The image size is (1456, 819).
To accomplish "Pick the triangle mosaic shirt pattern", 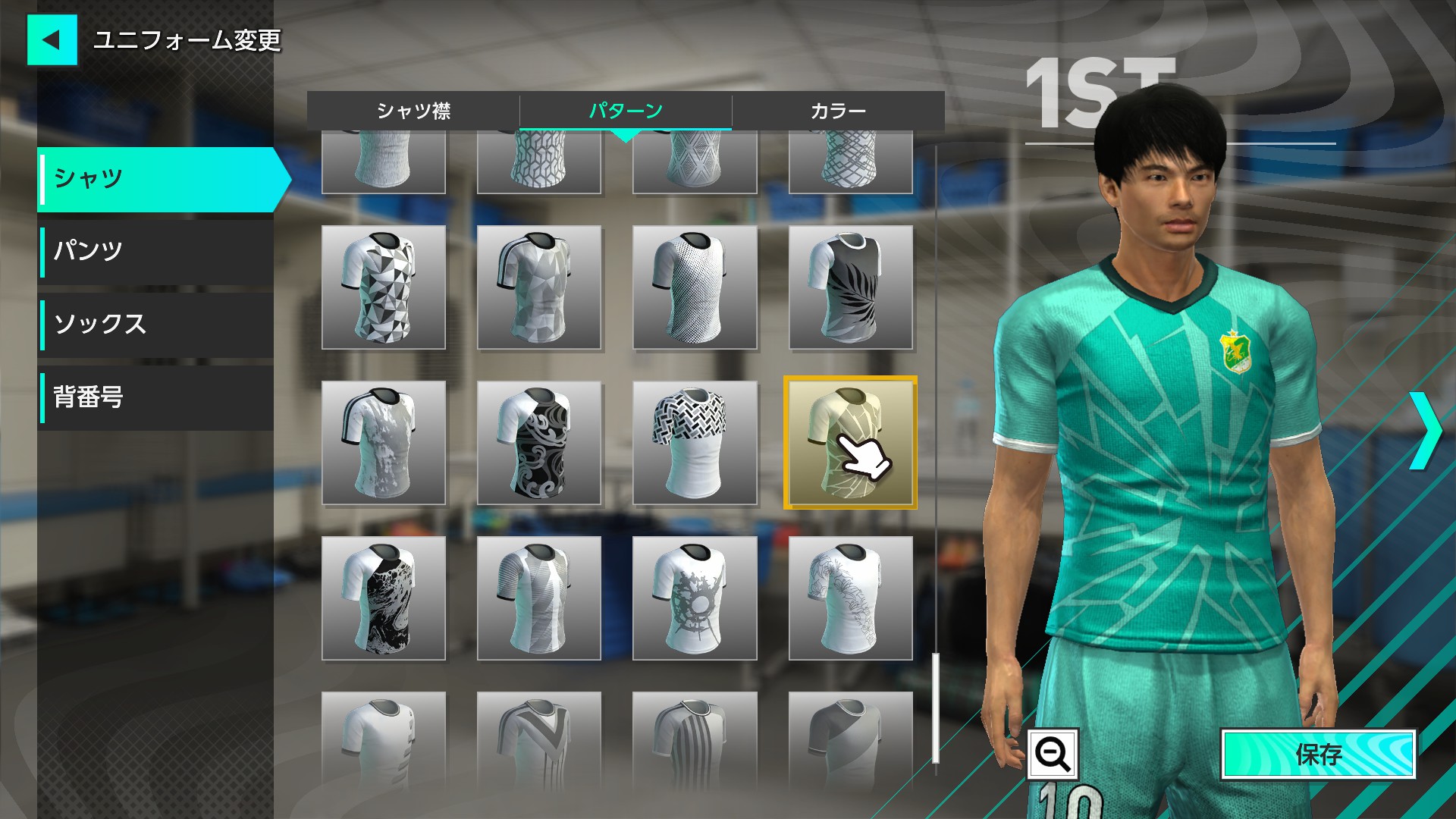I will [x=384, y=287].
